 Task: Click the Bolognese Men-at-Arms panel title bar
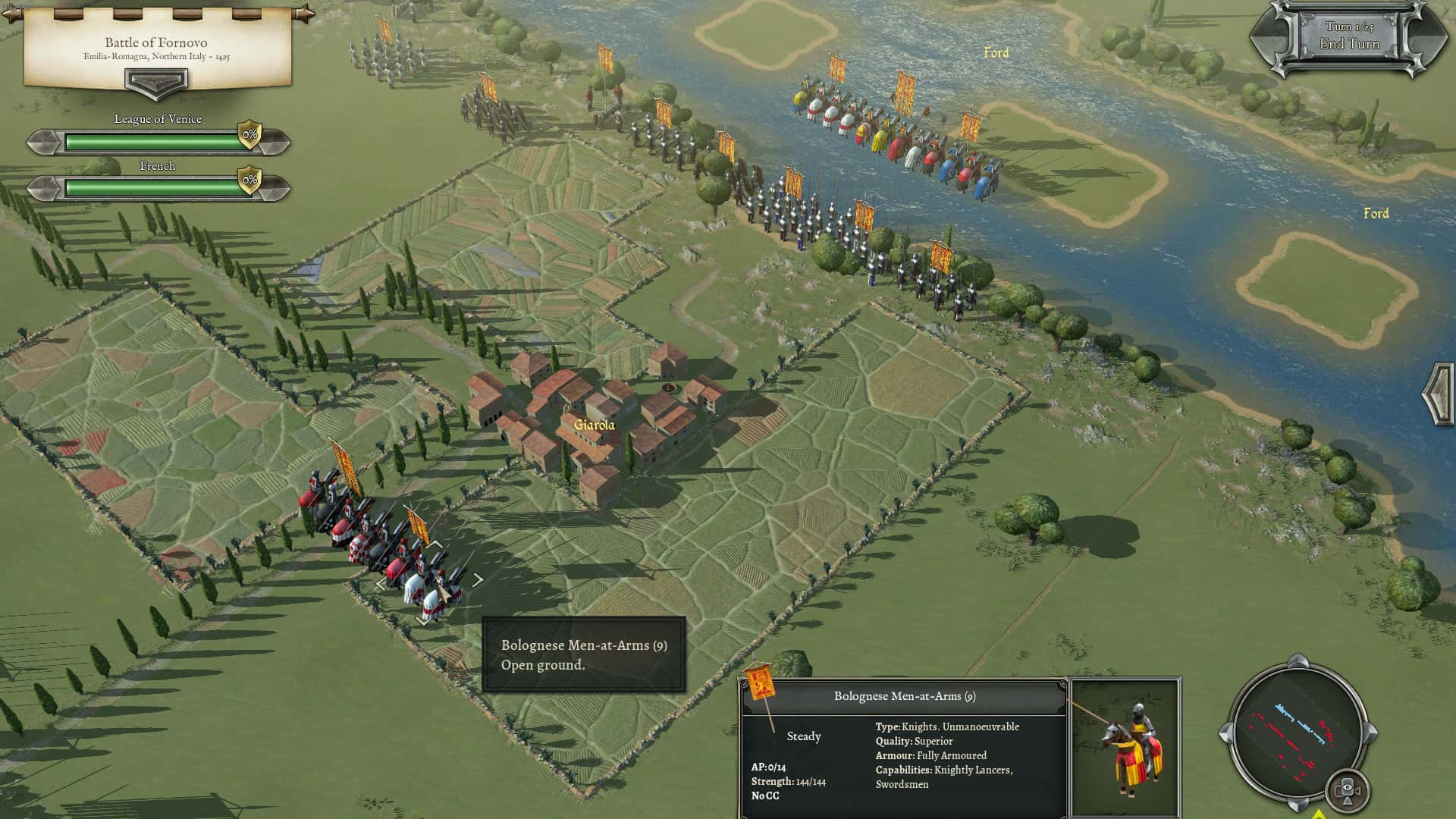(x=905, y=695)
